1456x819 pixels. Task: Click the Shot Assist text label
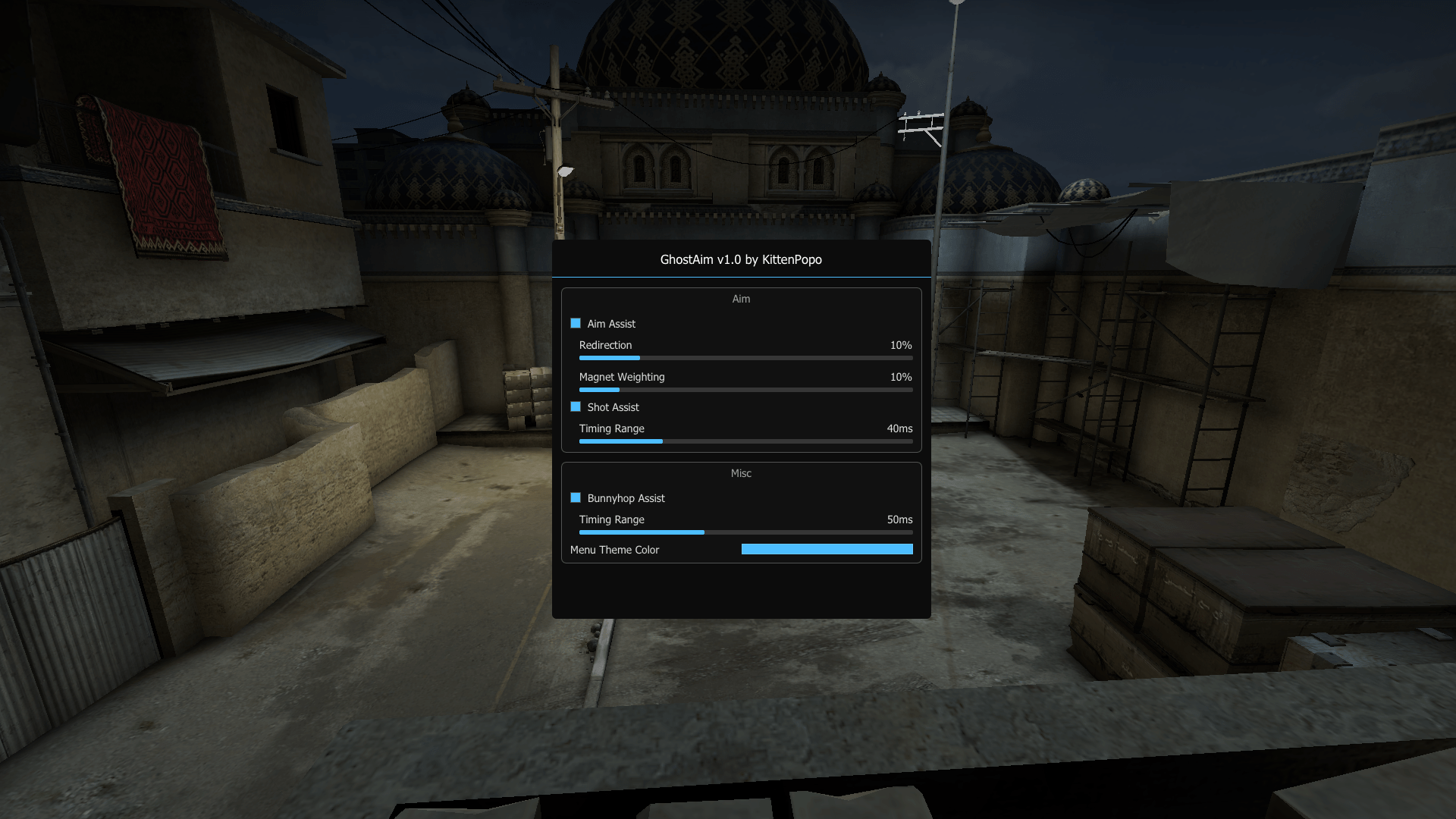(612, 407)
